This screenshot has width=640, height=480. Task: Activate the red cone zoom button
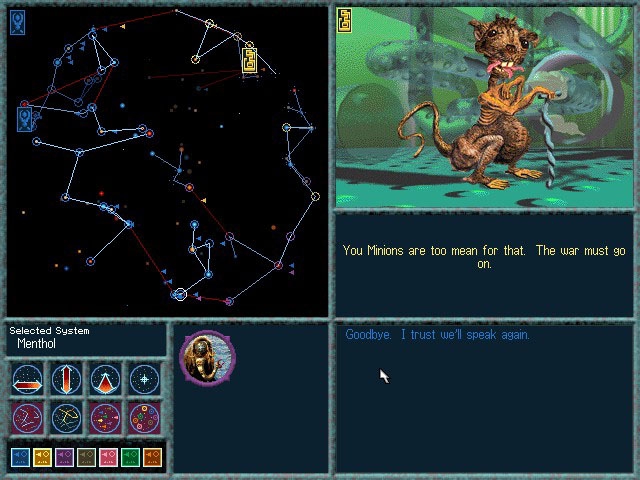click(x=106, y=380)
